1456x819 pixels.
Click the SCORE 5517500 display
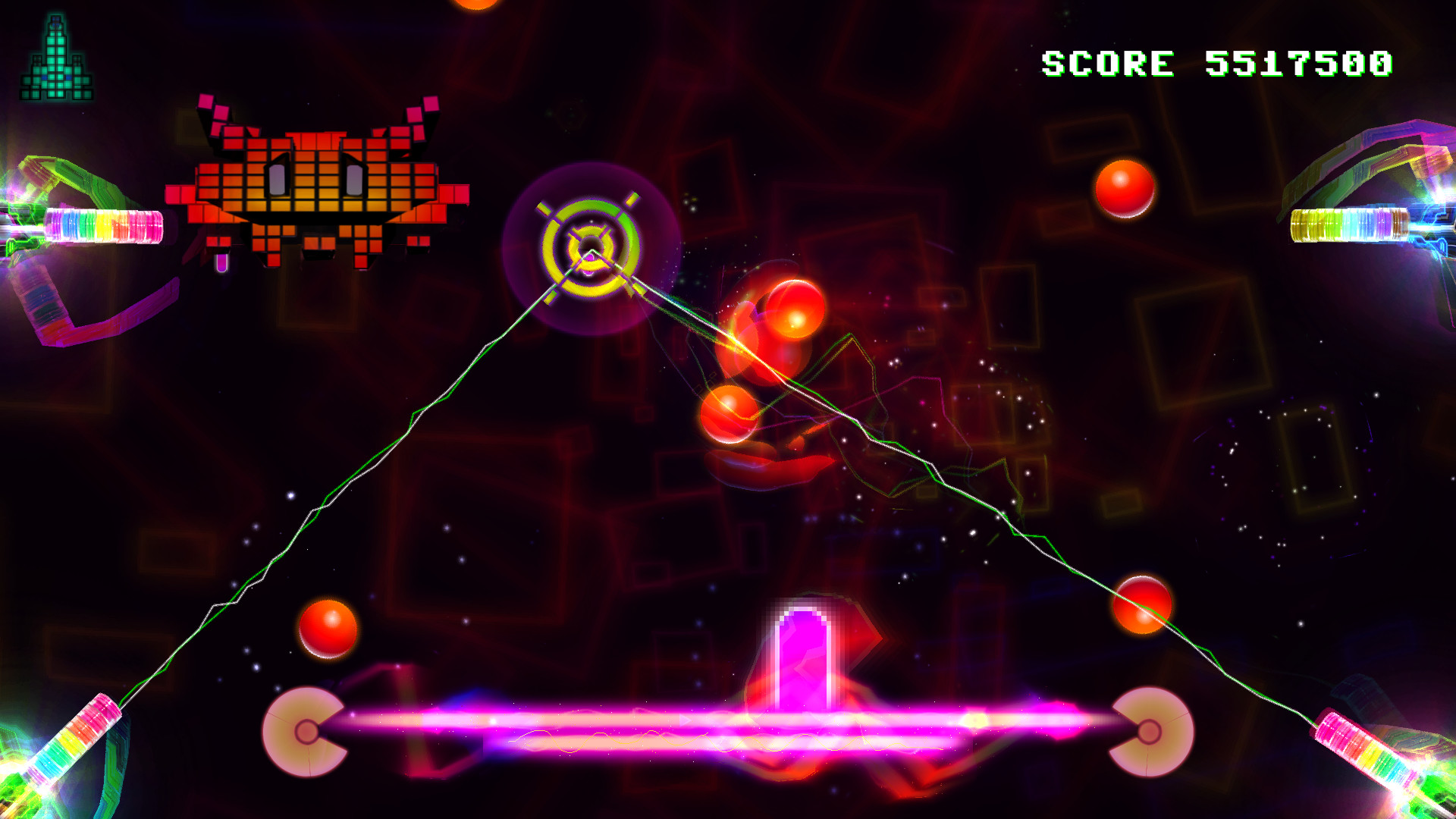1217,64
